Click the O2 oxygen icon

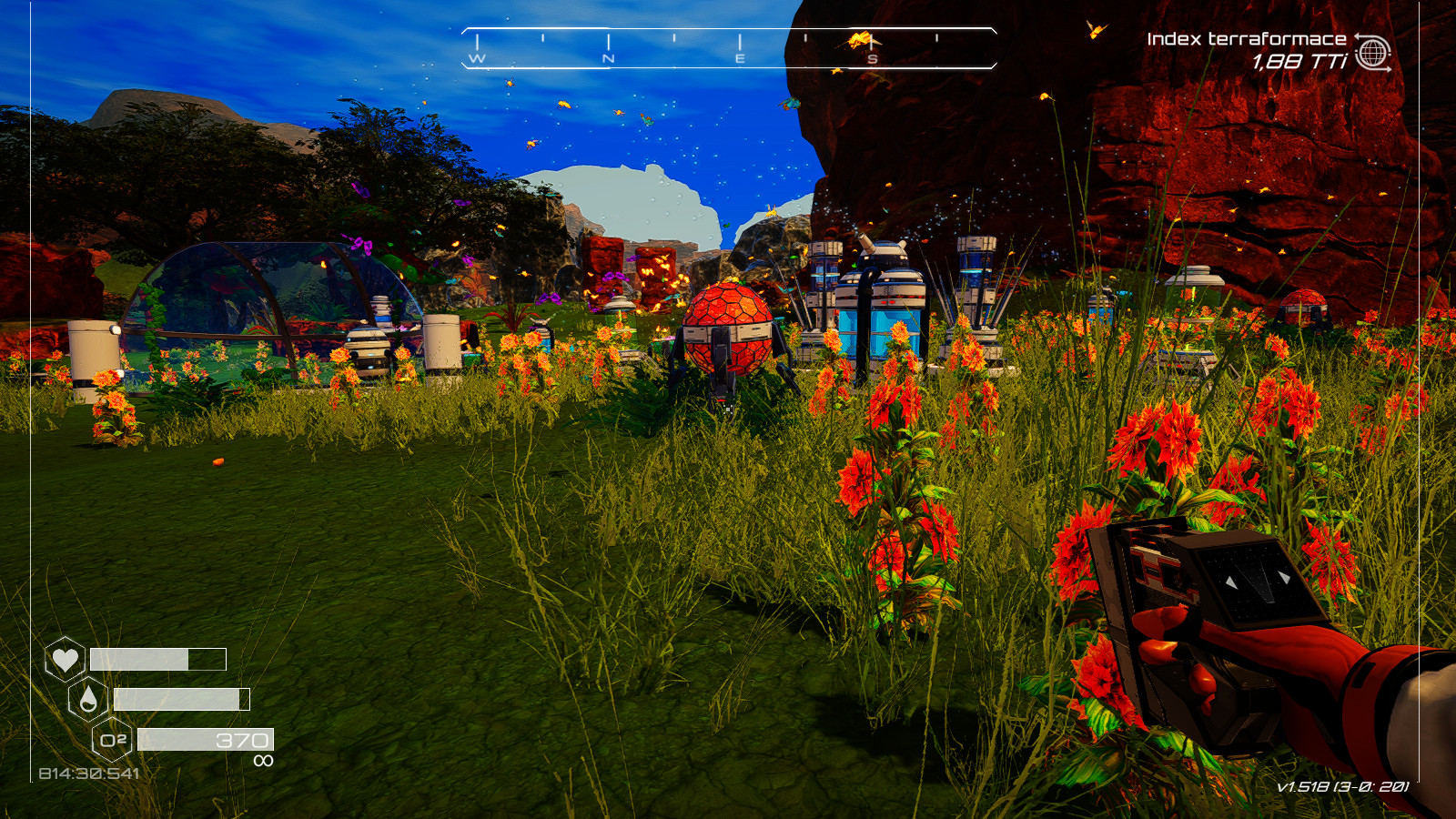pos(113,740)
